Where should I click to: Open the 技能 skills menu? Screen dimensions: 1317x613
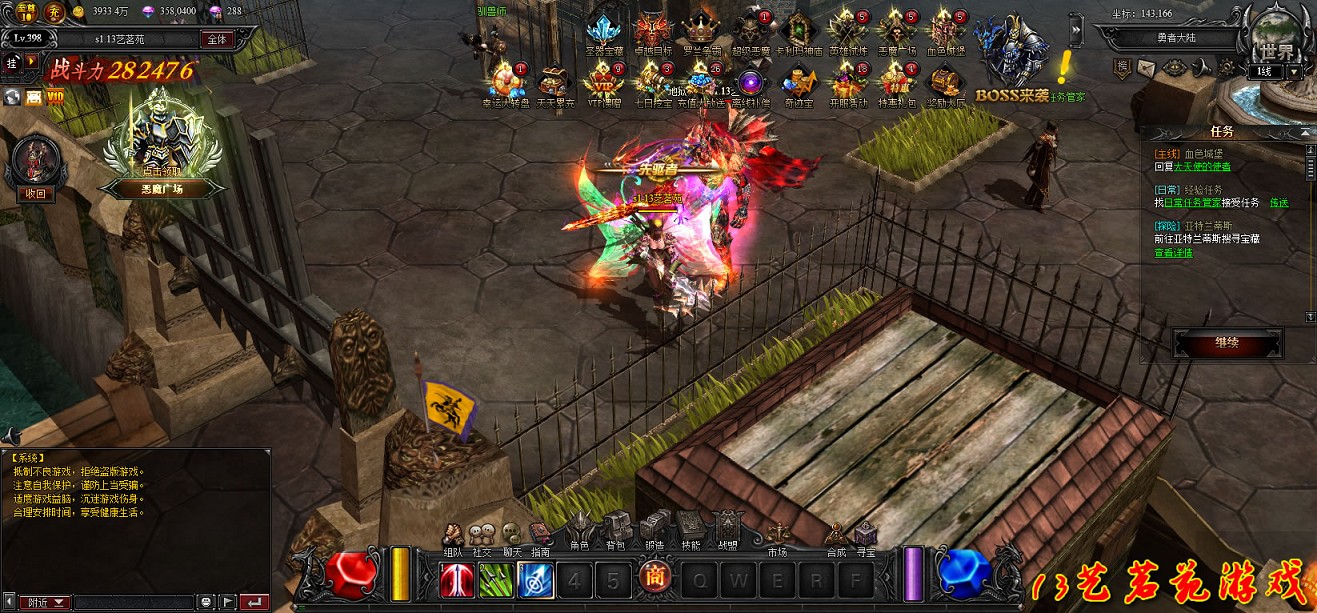coord(690,528)
